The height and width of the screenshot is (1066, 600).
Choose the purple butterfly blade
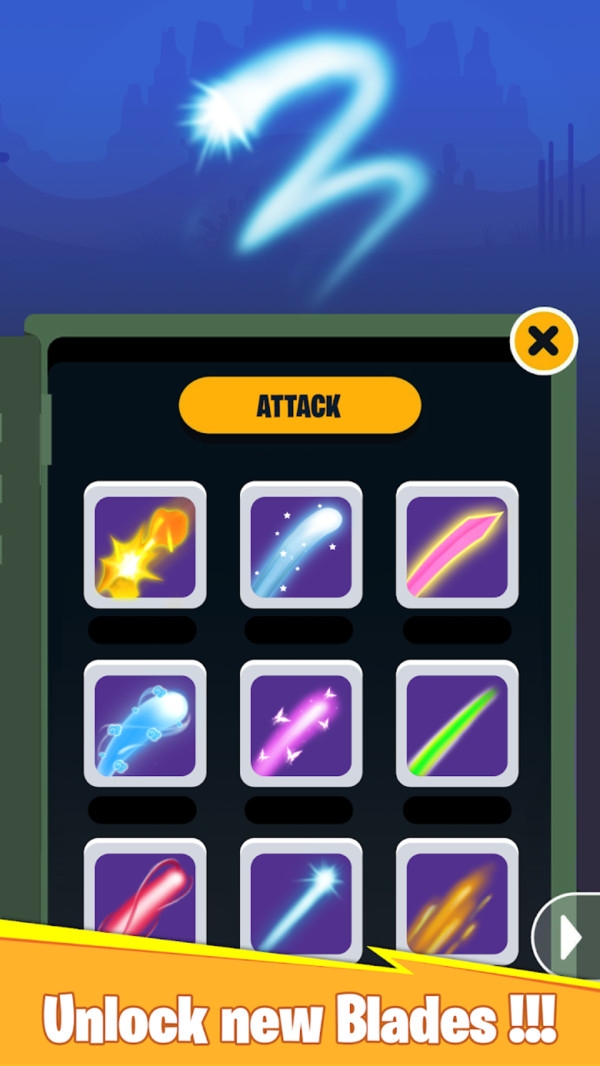pos(301,723)
